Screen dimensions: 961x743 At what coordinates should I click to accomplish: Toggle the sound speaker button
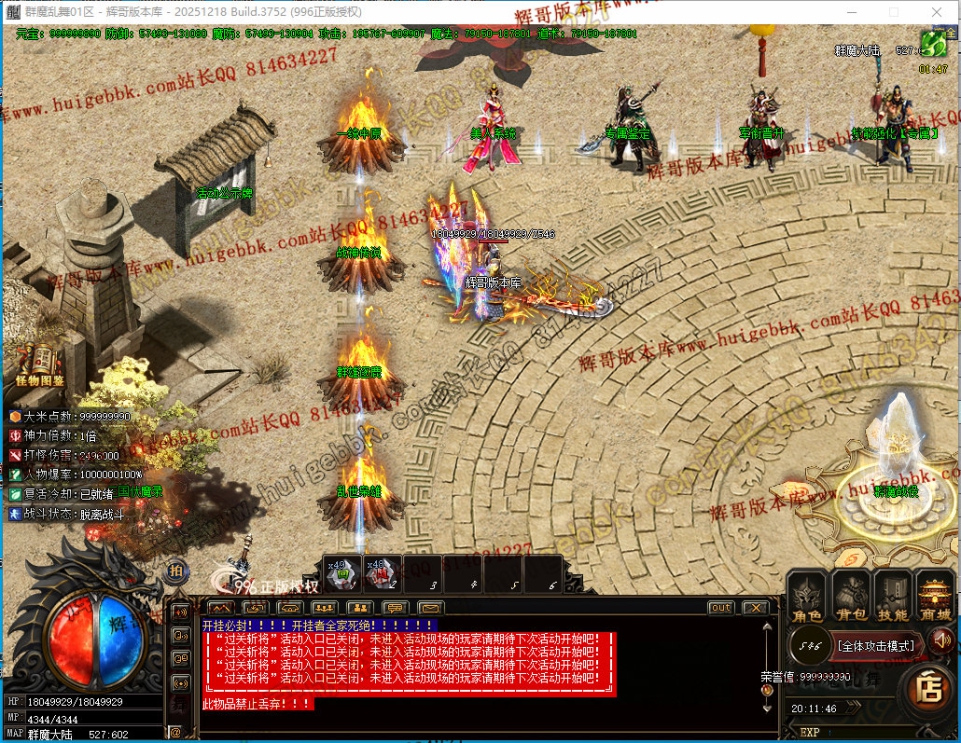pos(940,640)
